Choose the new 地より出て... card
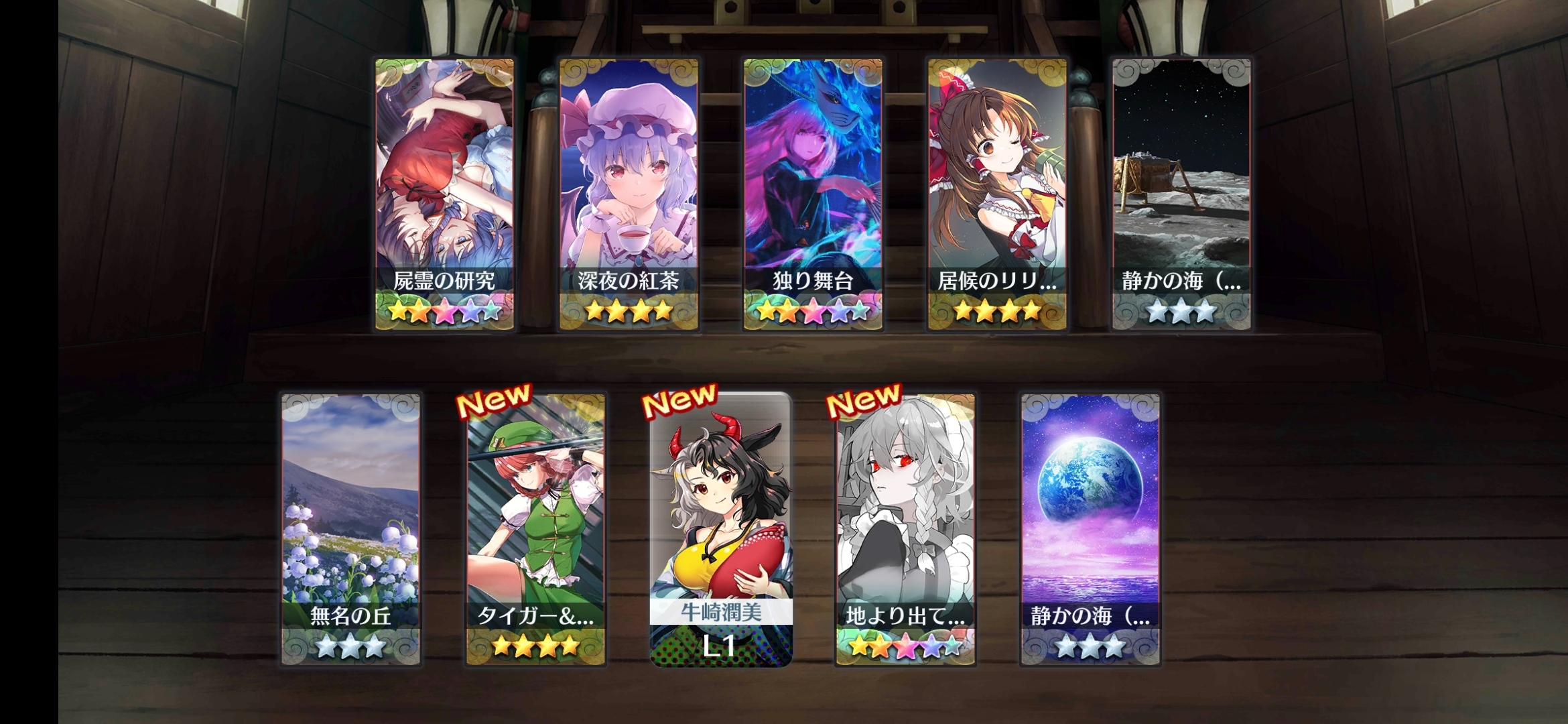Screen dimensions: 1568x724 905,530
